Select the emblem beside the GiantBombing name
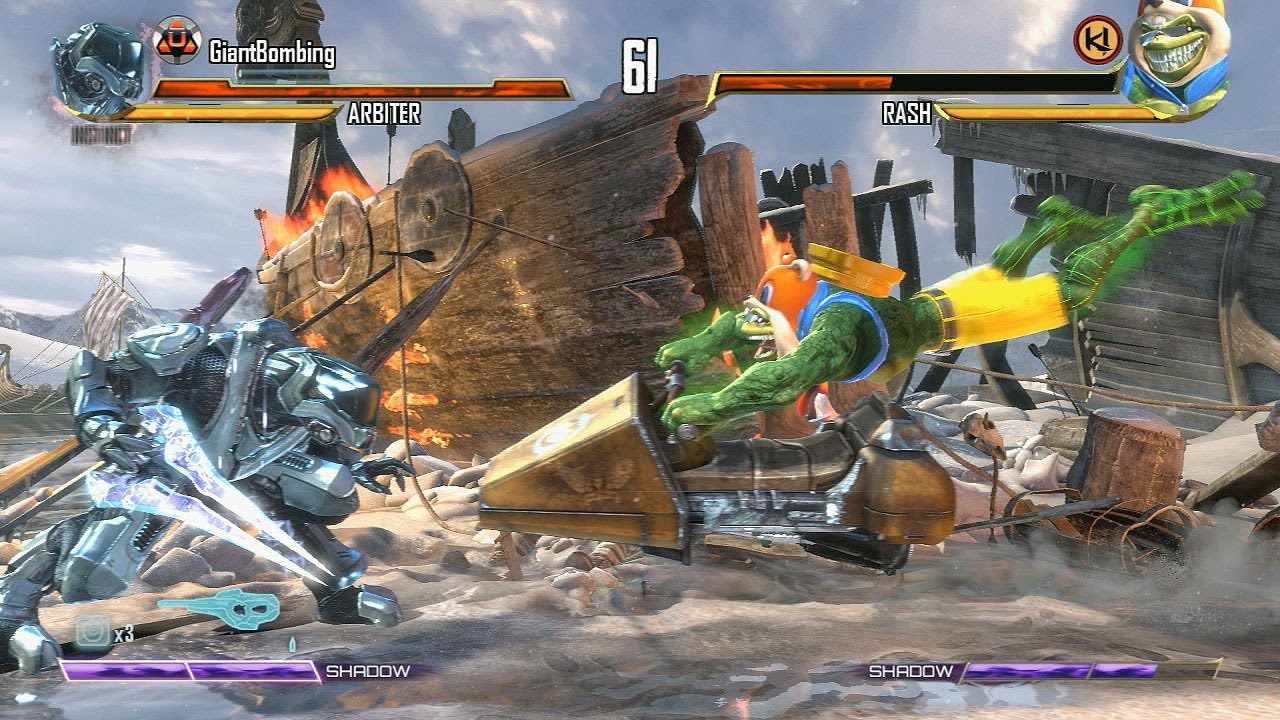The height and width of the screenshot is (720, 1280). (x=177, y=41)
